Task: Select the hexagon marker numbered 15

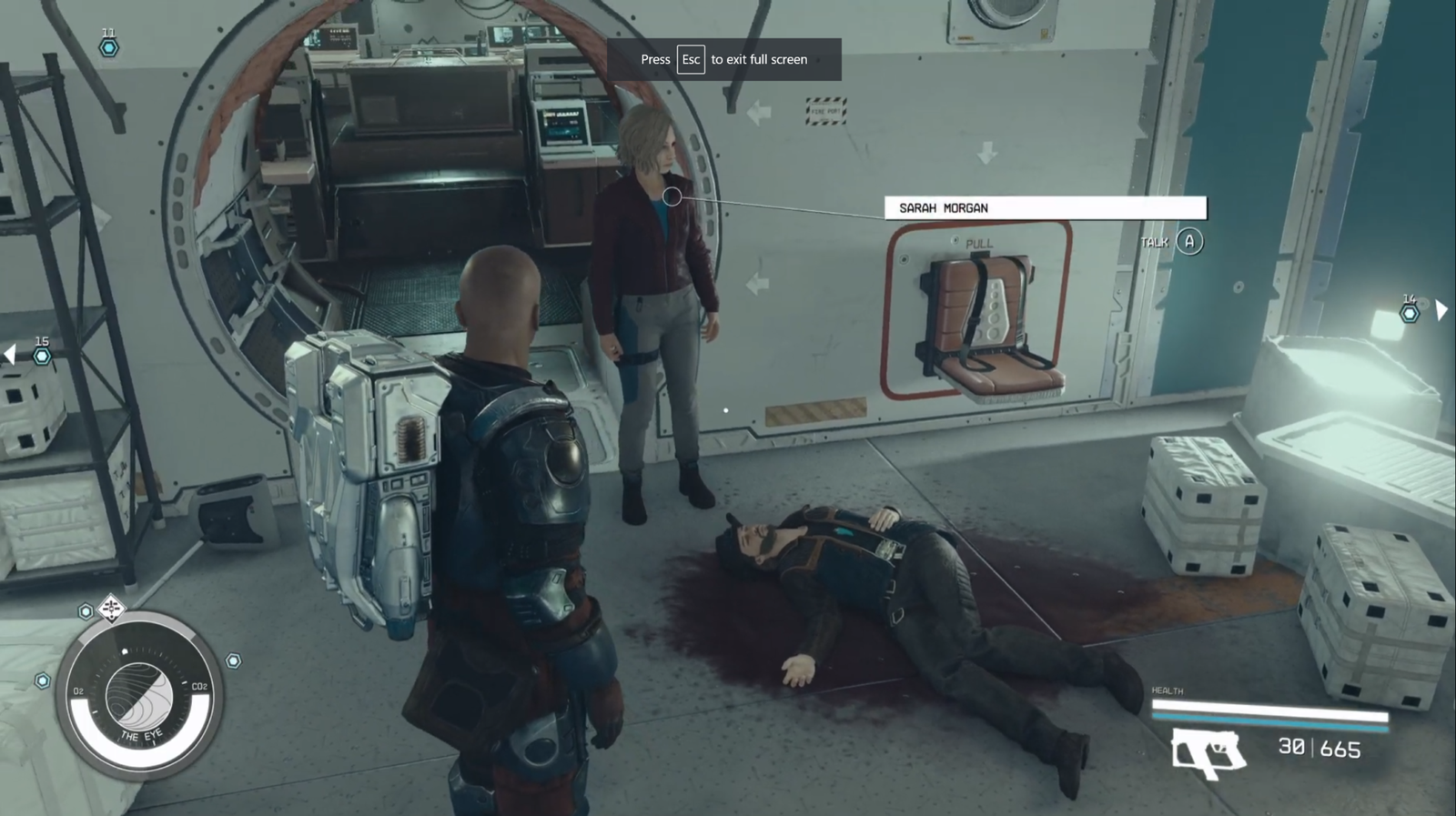Action: point(42,357)
